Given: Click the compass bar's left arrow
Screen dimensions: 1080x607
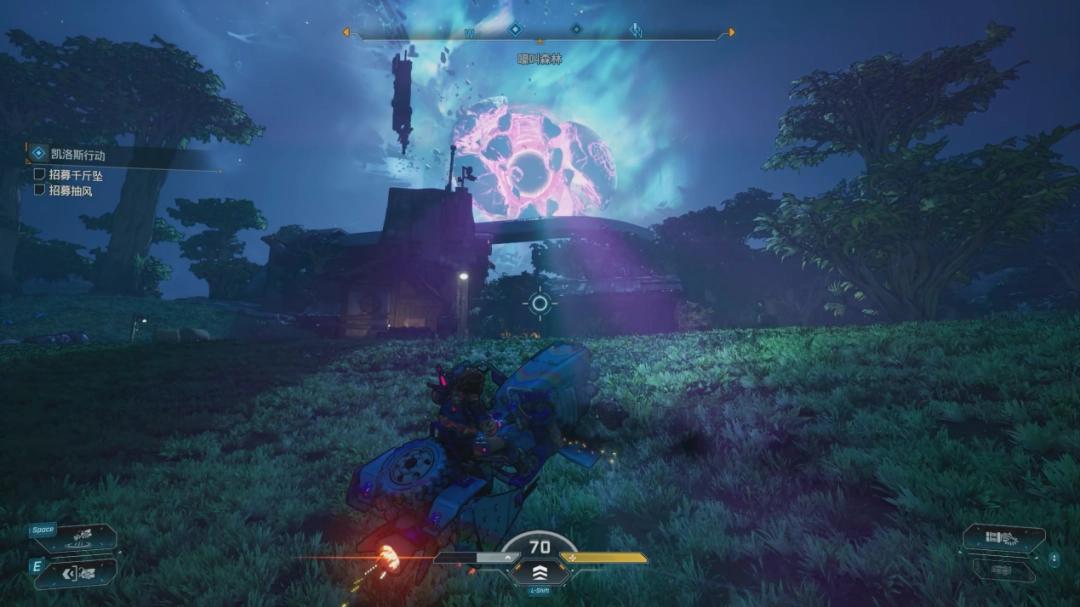Looking at the screenshot, I should (346, 32).
